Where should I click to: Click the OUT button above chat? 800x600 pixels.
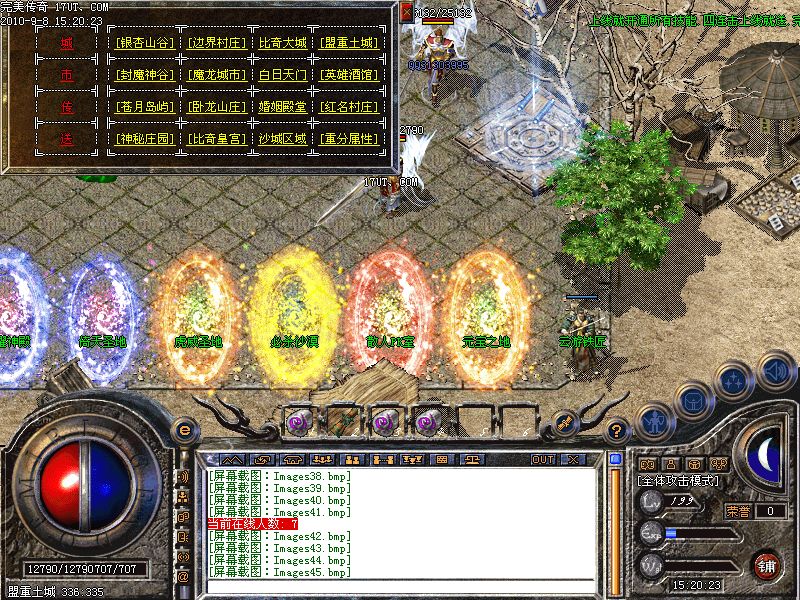tap(543, 459)
